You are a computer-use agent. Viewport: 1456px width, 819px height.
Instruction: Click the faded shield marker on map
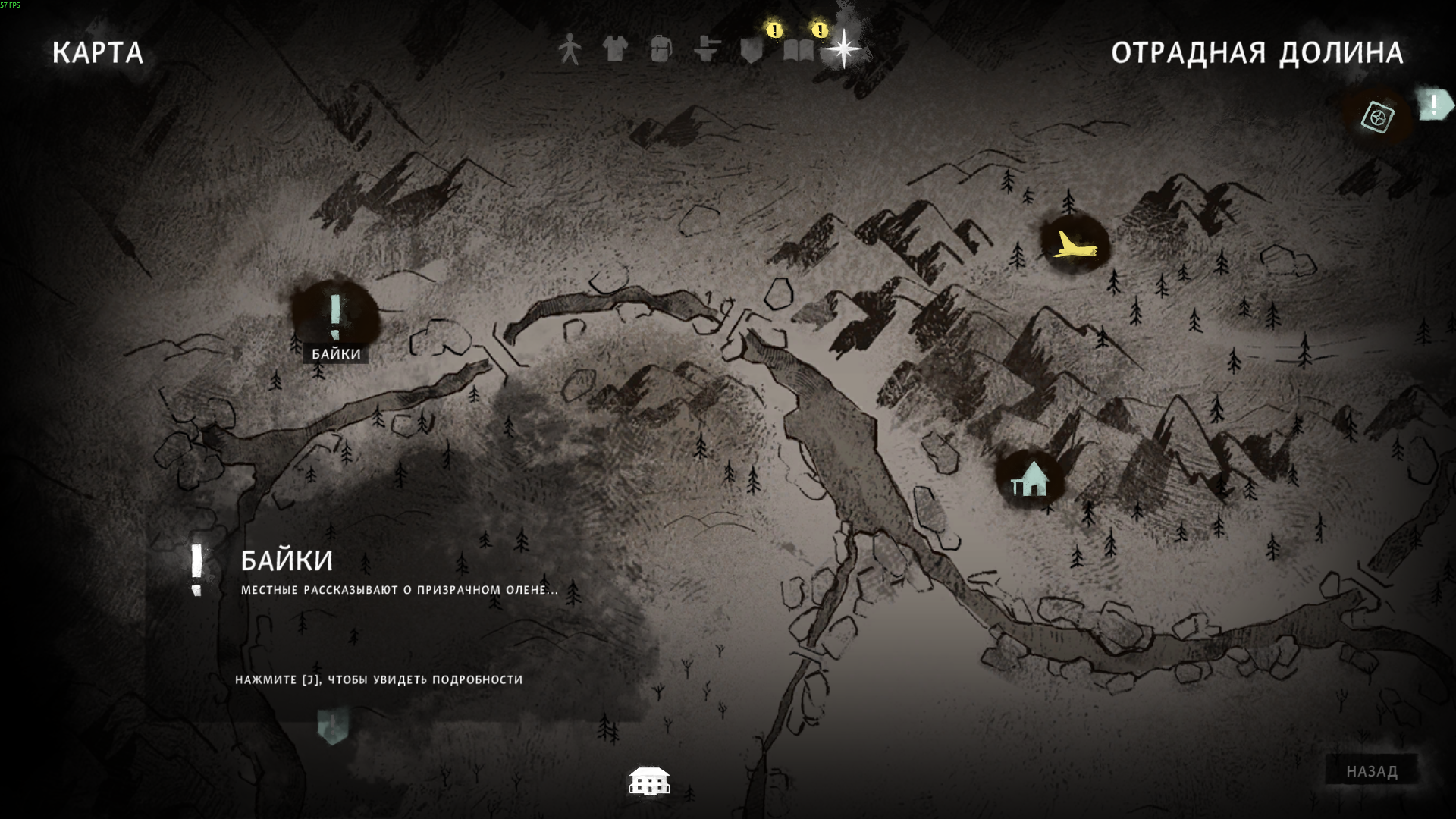332,726
